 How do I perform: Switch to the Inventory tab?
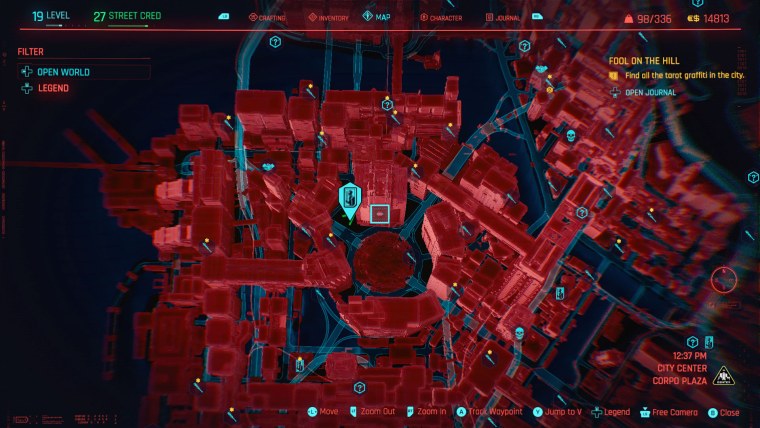tap(326, 17)
